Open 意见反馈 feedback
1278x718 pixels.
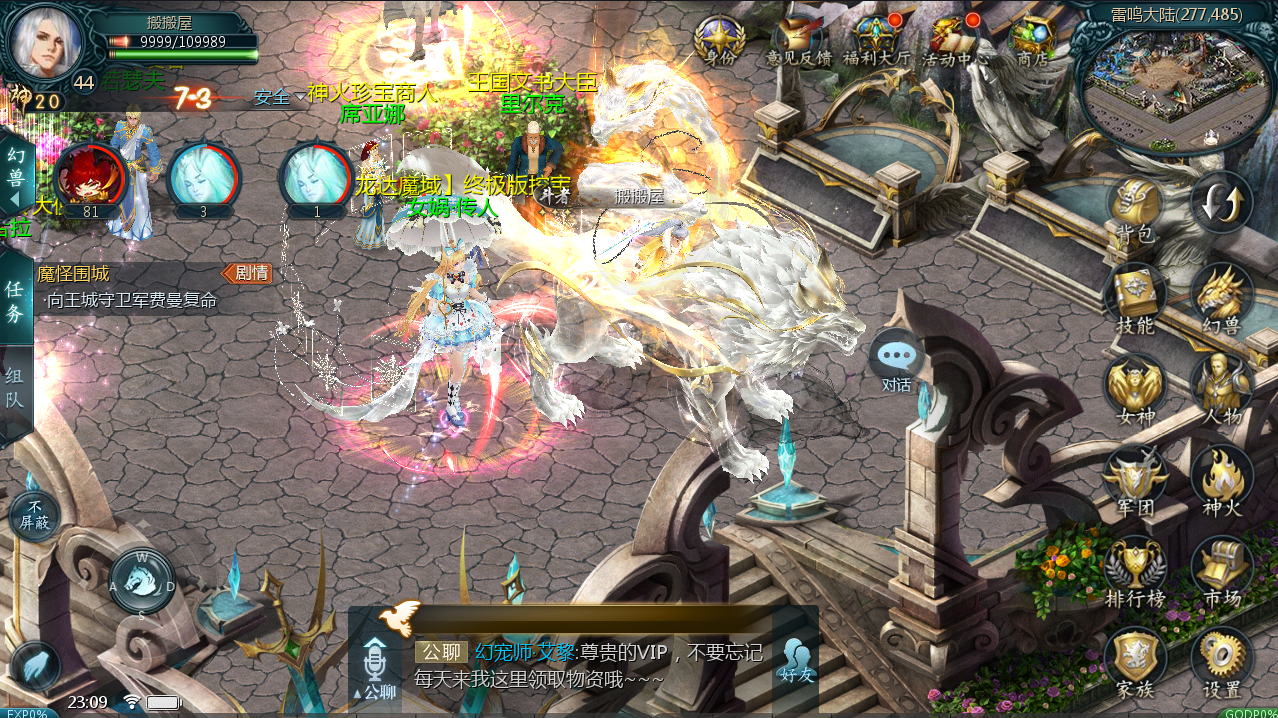tap(798, 41)
